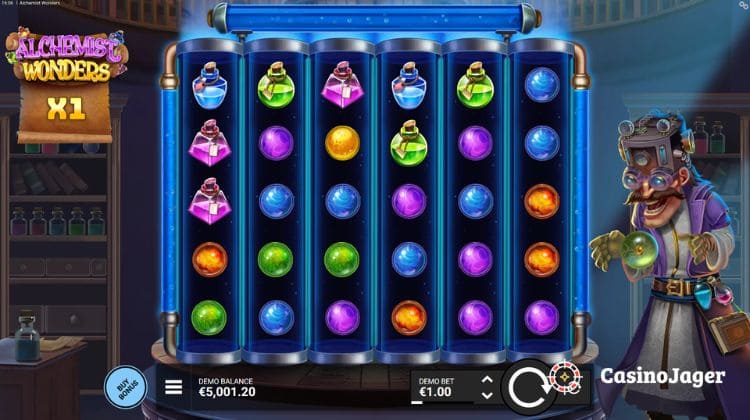Open the hamburger menu
The height and width of the screenshot is (420, 750).
pos(174,387)
